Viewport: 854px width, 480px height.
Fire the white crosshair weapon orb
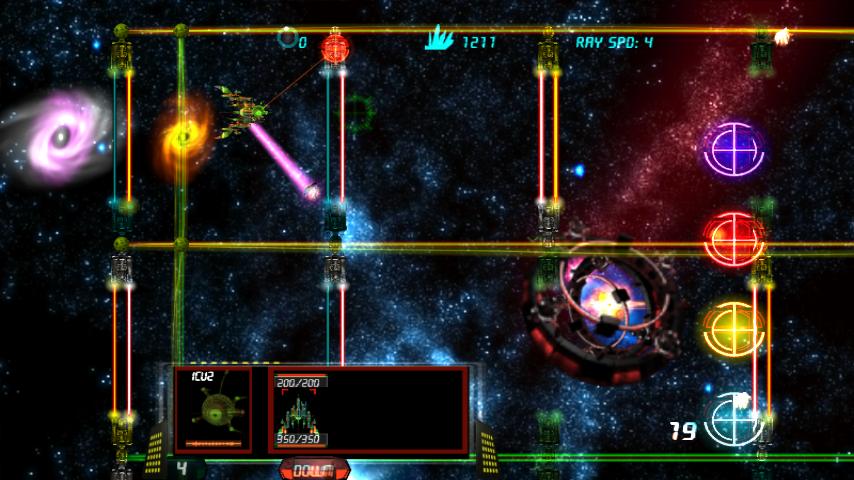click(x=735, y=420)
